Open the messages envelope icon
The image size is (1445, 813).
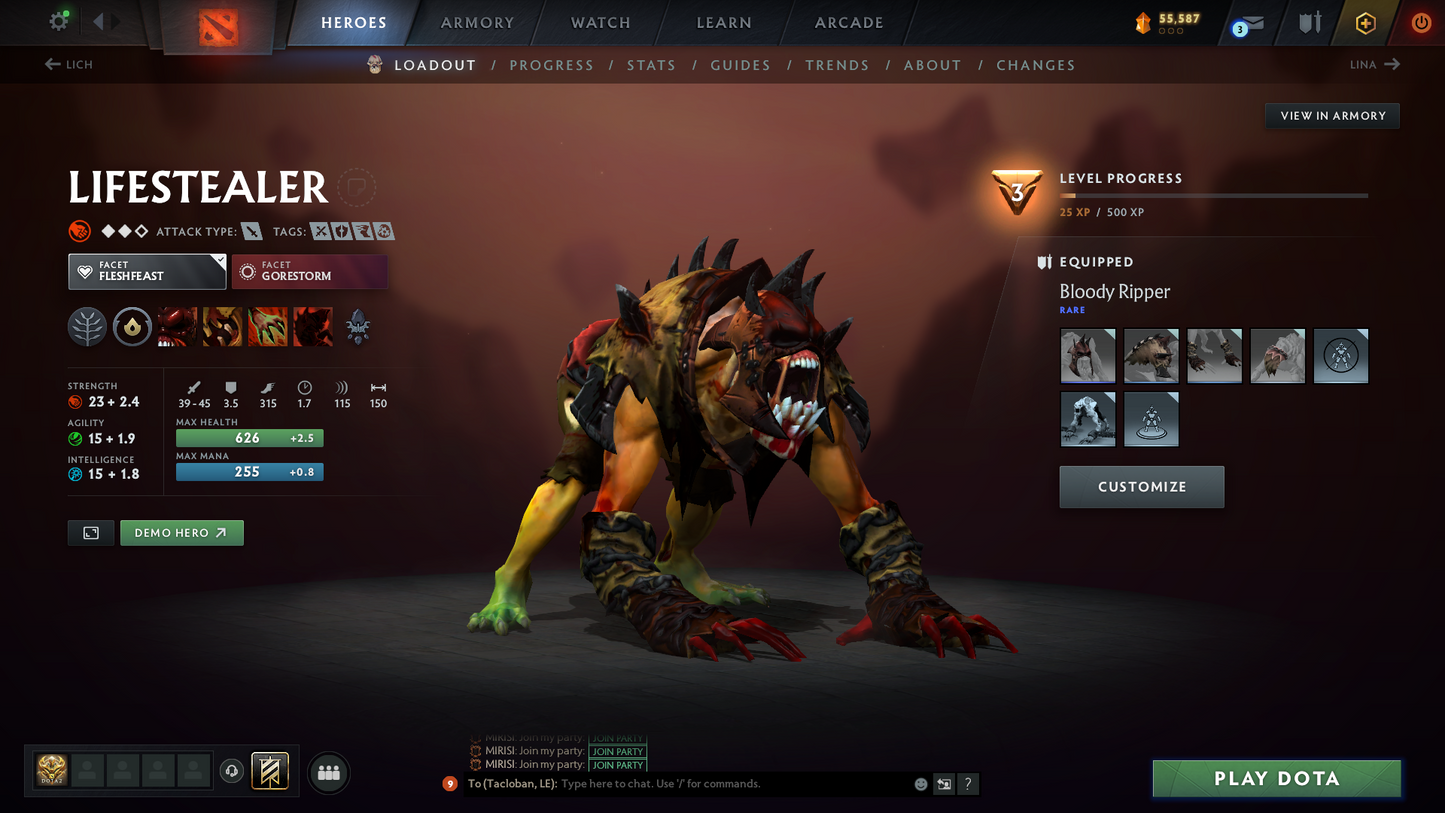1253,22
